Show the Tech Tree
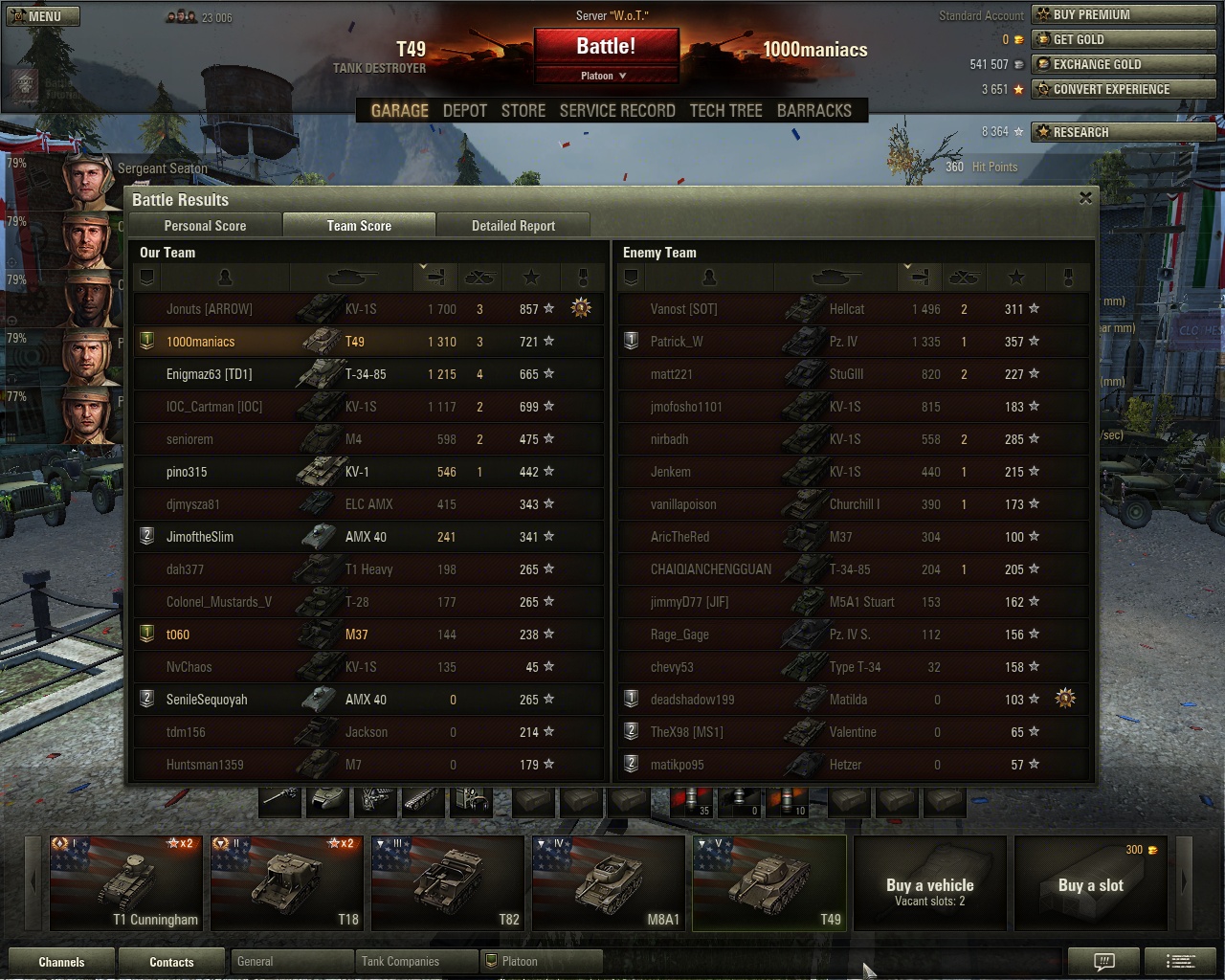This screenshot has height=980, width=1225. [725, 111]
